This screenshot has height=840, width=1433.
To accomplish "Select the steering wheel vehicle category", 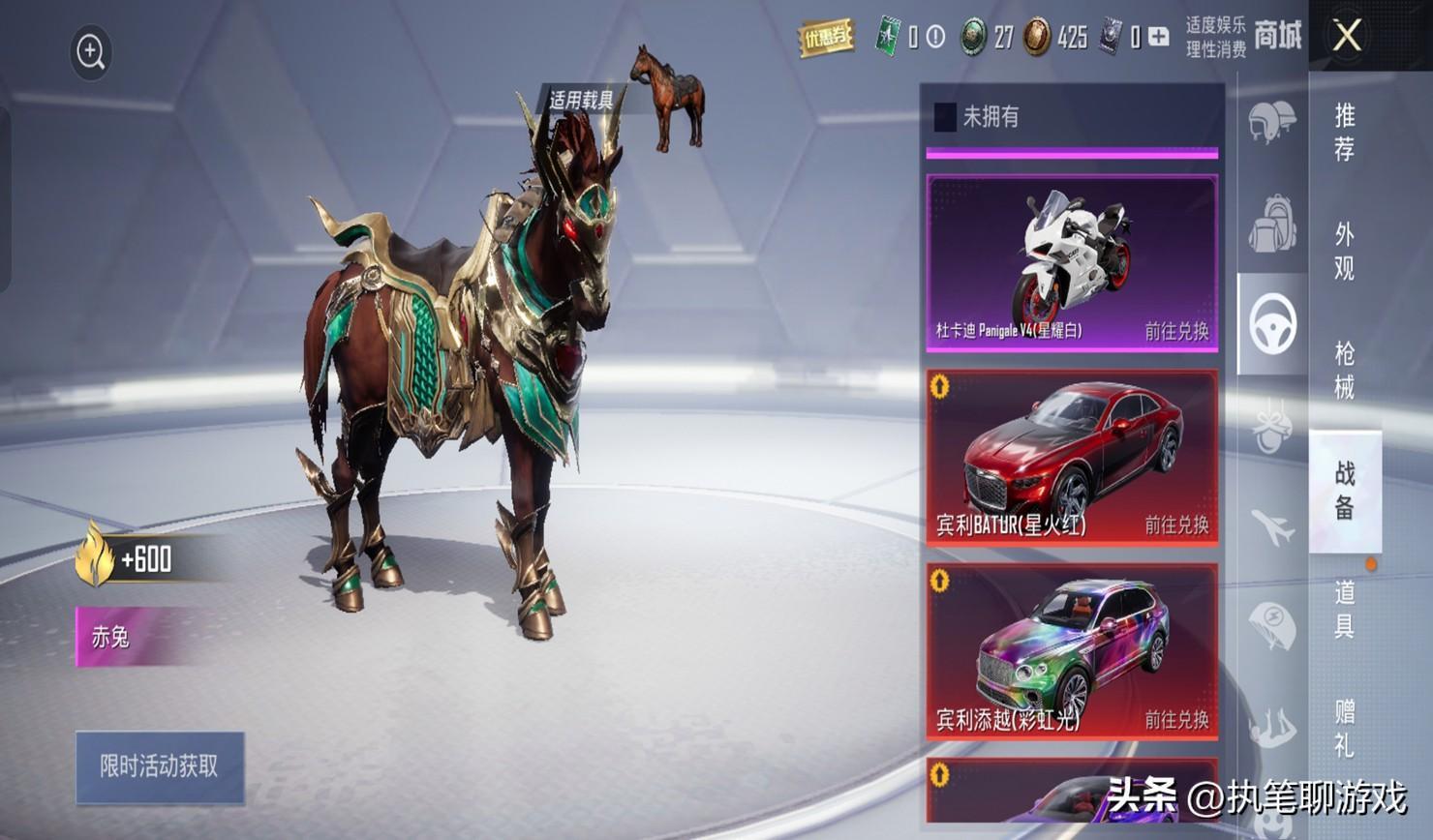I will click(x=1272, y=324).
